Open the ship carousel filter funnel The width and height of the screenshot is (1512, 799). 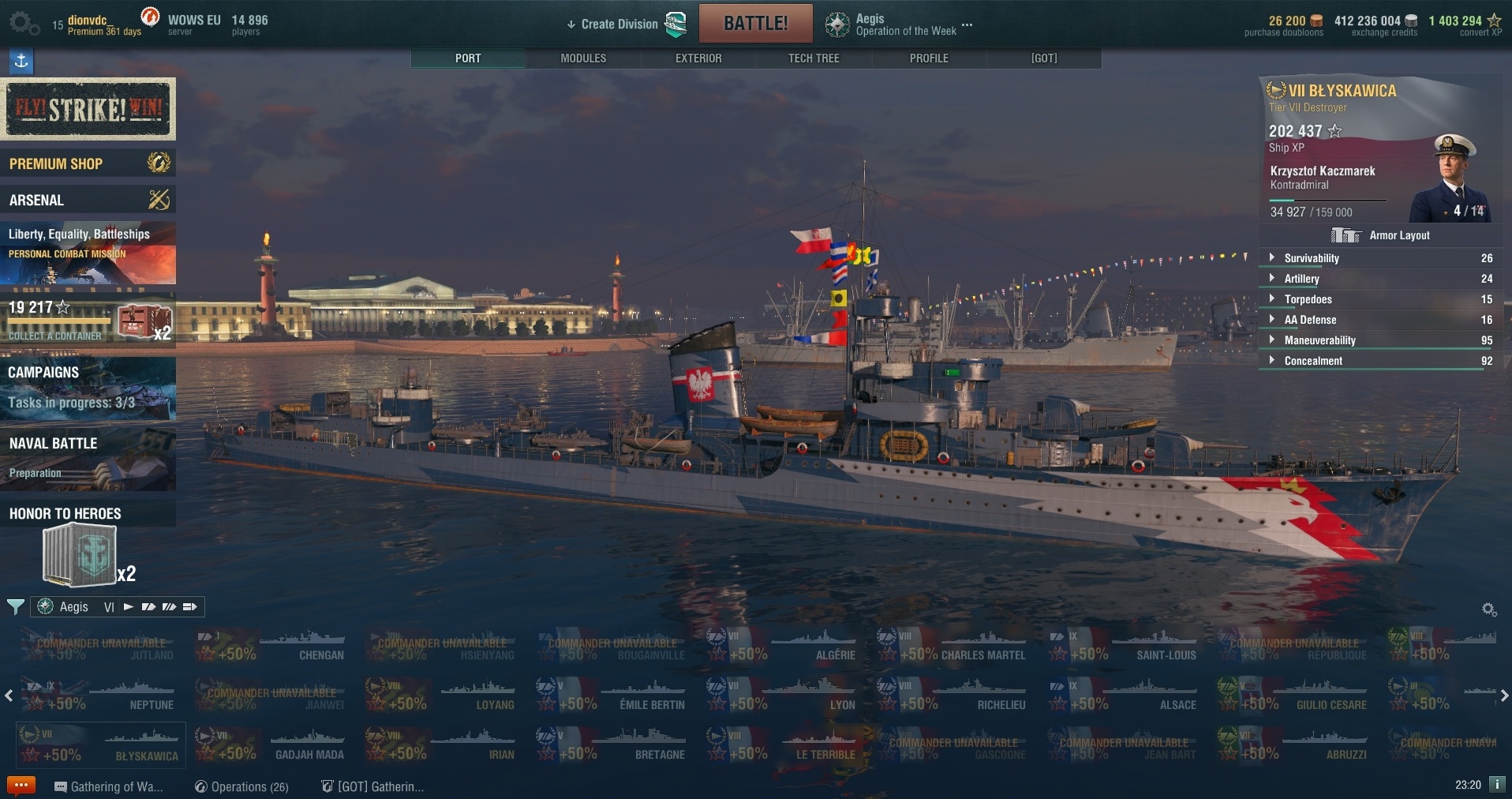pyautogui.click(x=15, y=606)
